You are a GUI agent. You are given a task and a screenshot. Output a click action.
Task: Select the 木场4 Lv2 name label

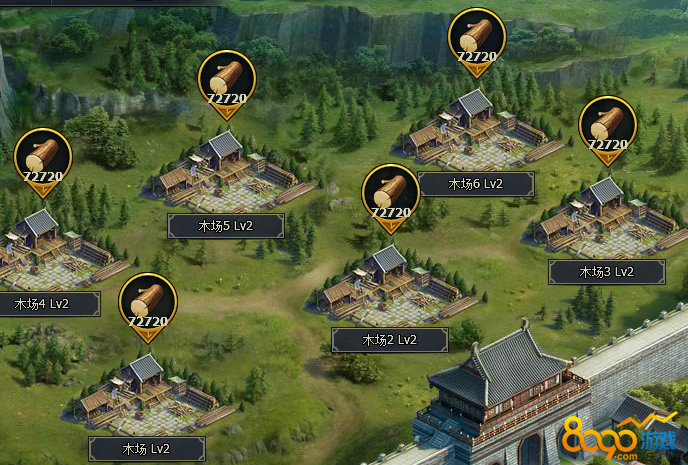pyautogui.click(x=43, y=303)
